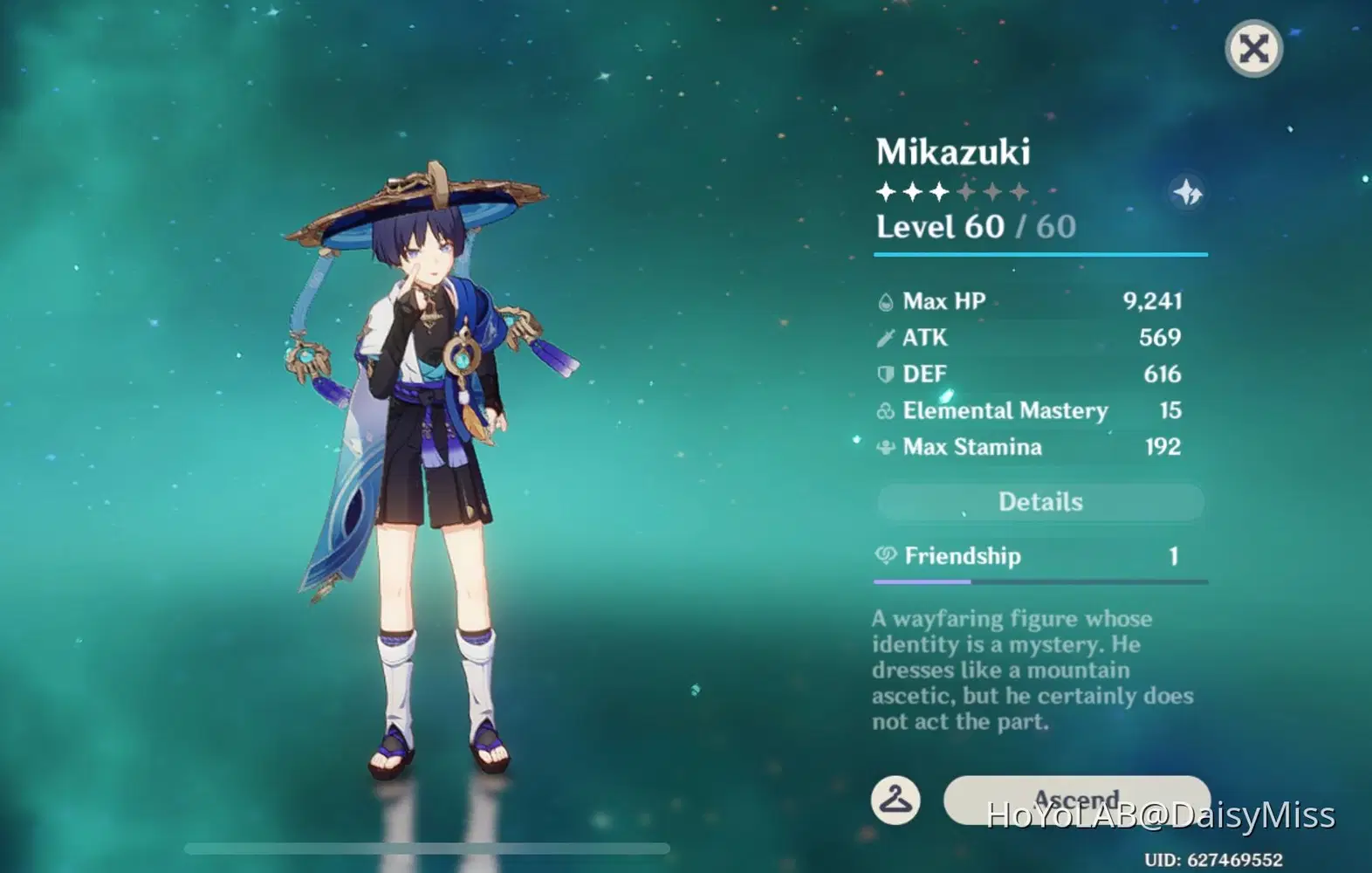This screenshot has height=873, width=1372.
Task: Click the DEF shield icon
Action: coord(884,374)
